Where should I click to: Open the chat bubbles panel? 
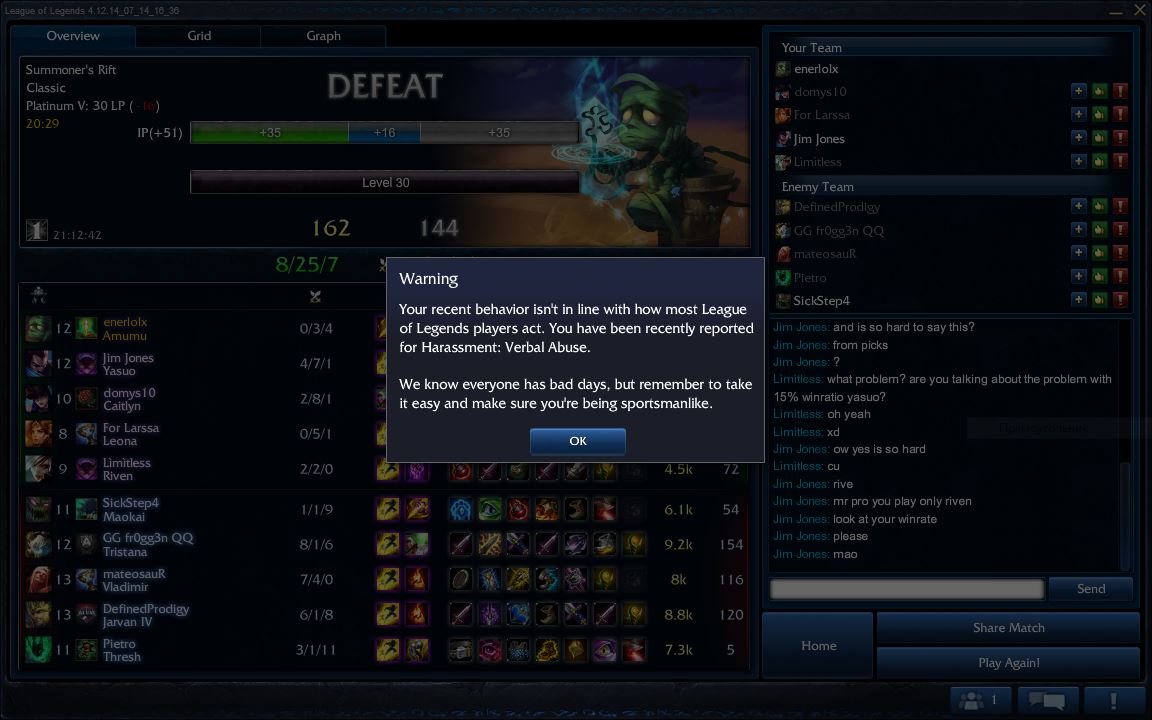point(1046,700)
